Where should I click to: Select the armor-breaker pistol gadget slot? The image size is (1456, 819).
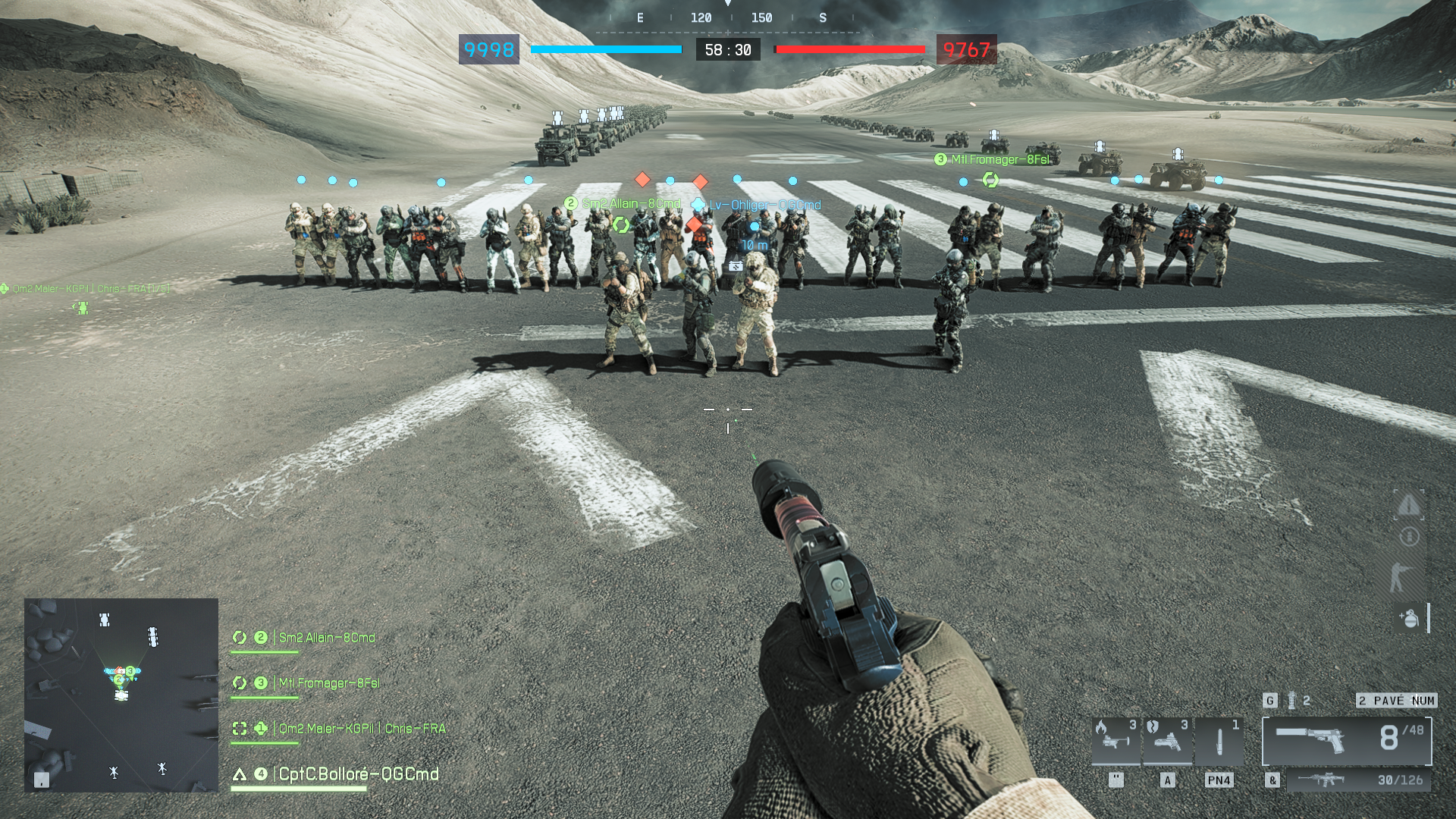[1167, 740]
